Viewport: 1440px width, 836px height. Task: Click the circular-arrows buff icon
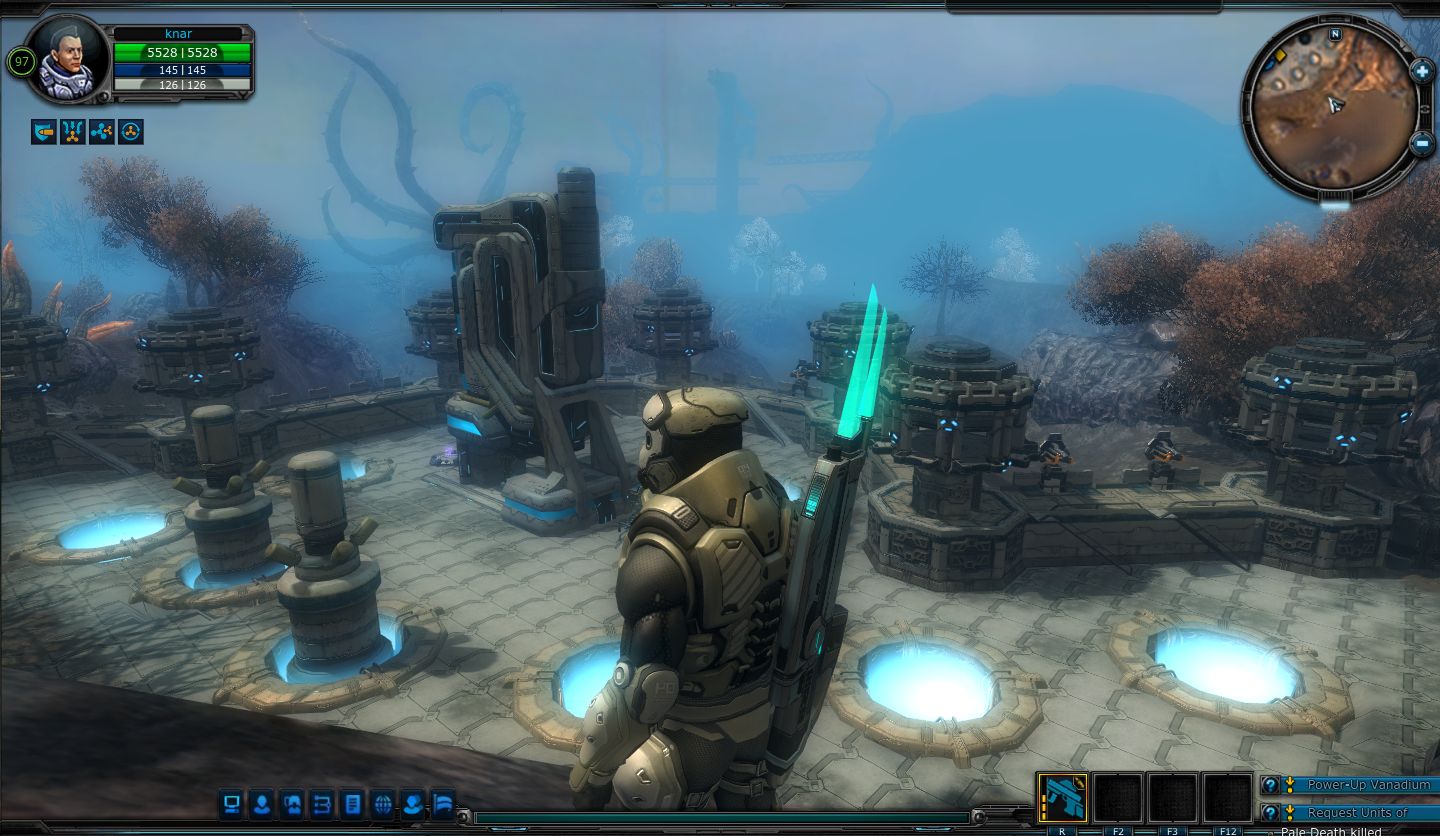coord(131,131)
